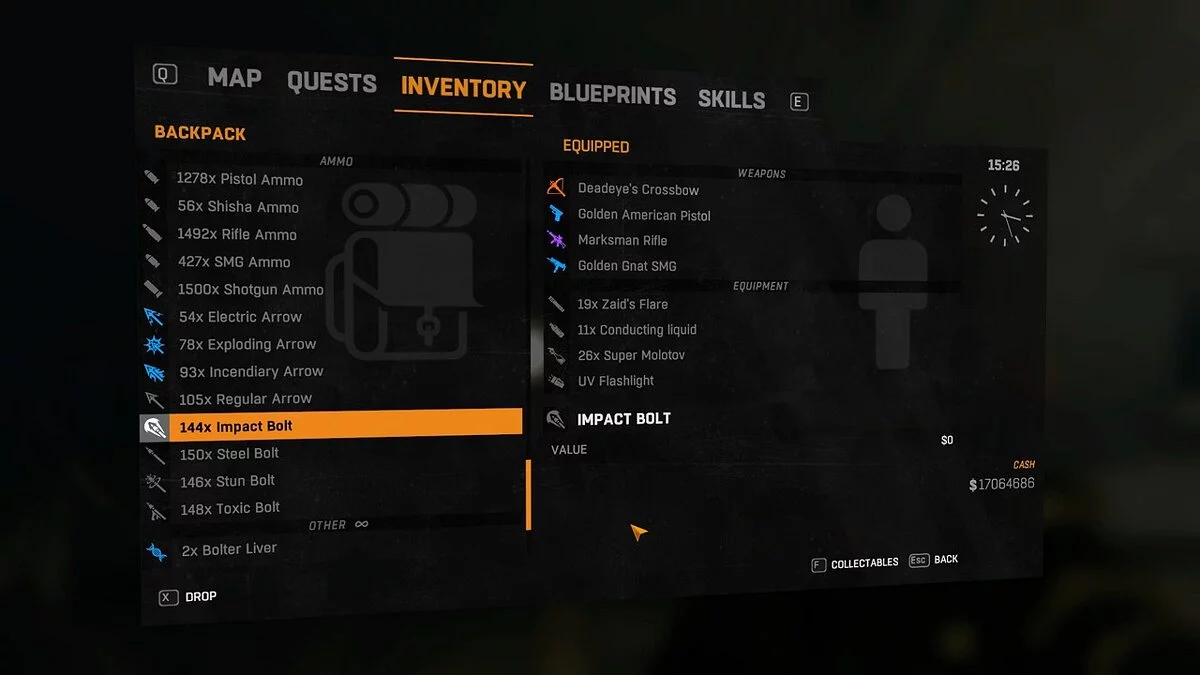Select the equipped Super Molotov

(631, 355)
